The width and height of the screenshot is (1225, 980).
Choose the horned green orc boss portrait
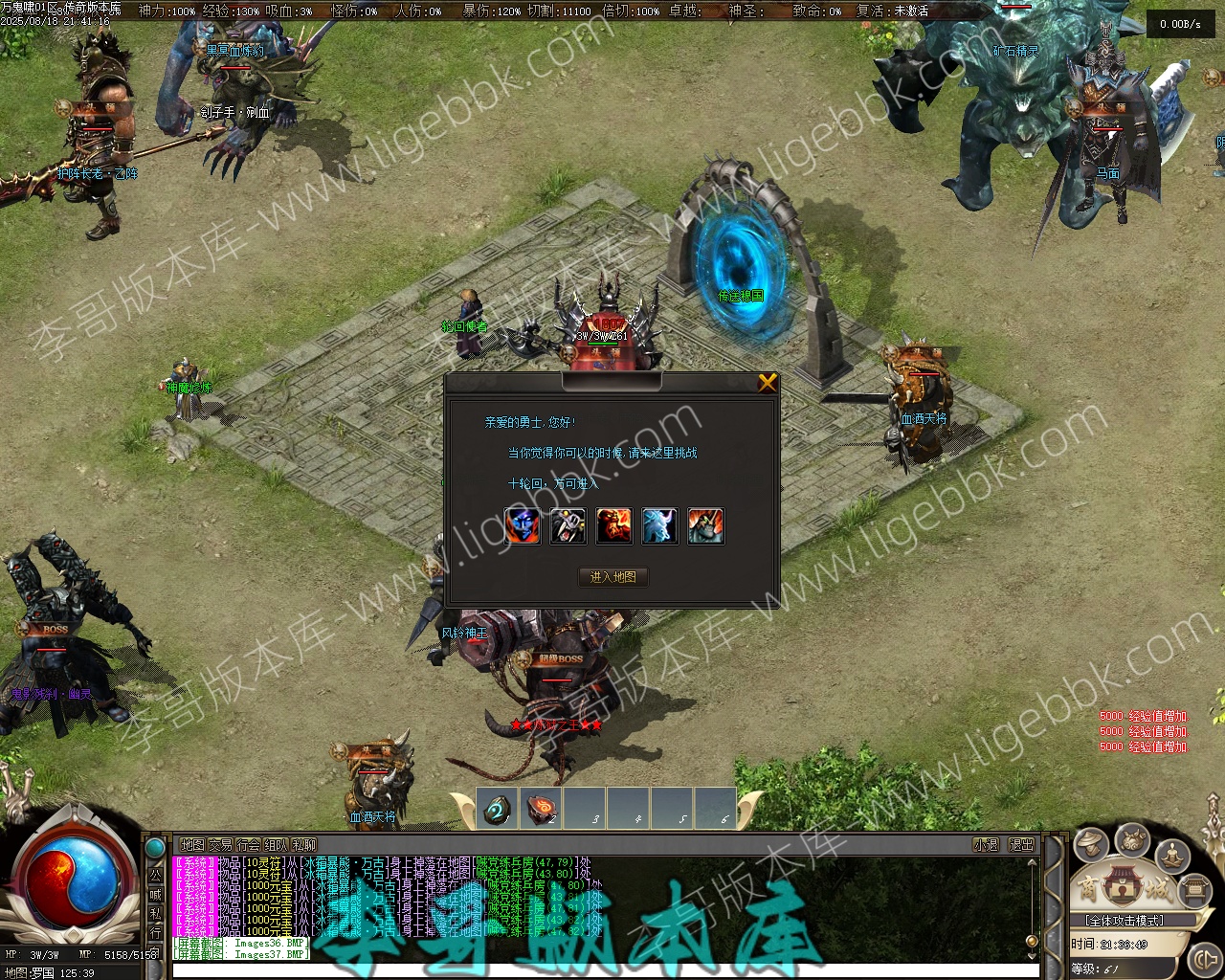tap(705, 526)
